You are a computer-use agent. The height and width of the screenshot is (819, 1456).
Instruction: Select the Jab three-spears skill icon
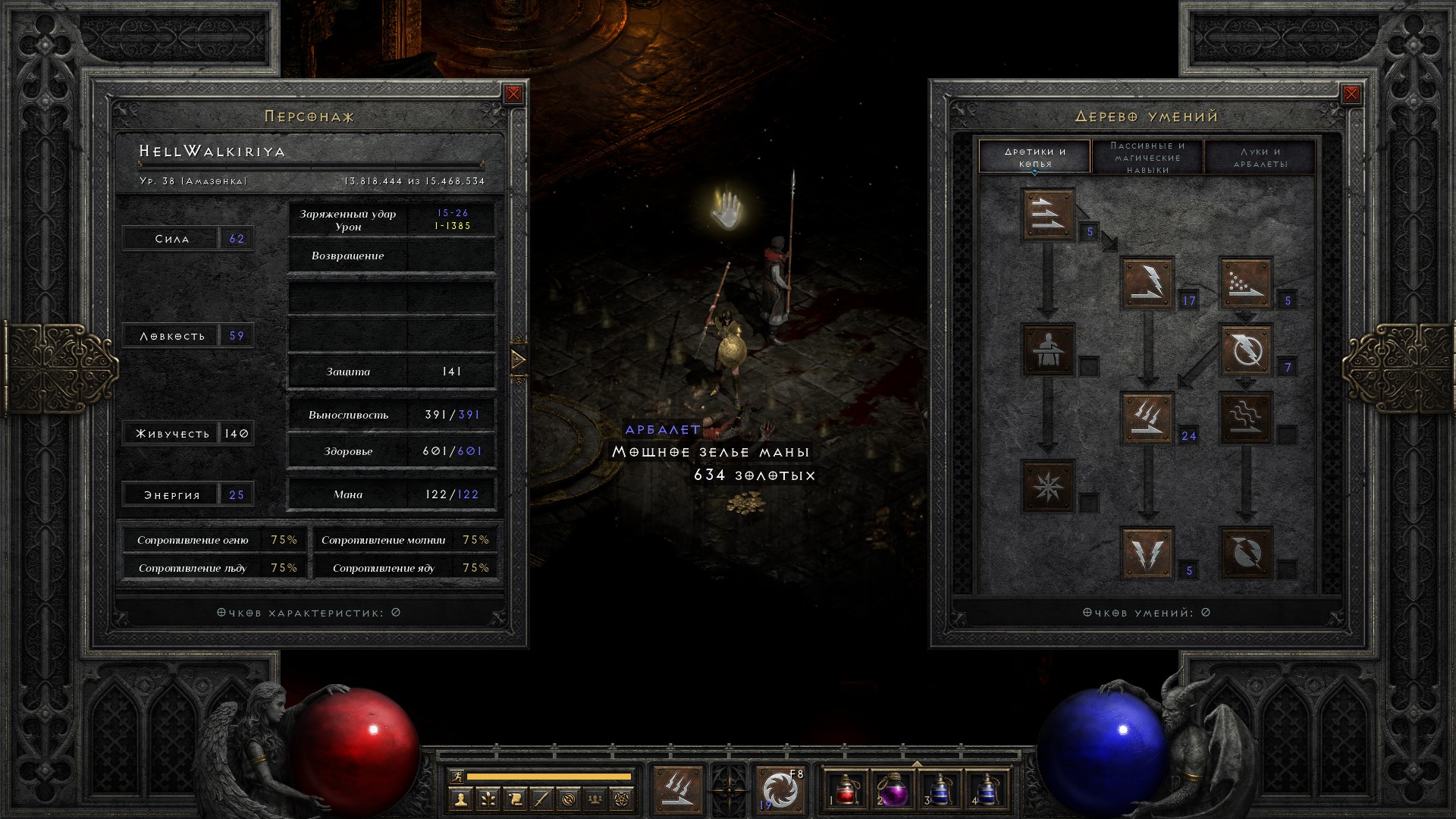[x=1048, y=215]
